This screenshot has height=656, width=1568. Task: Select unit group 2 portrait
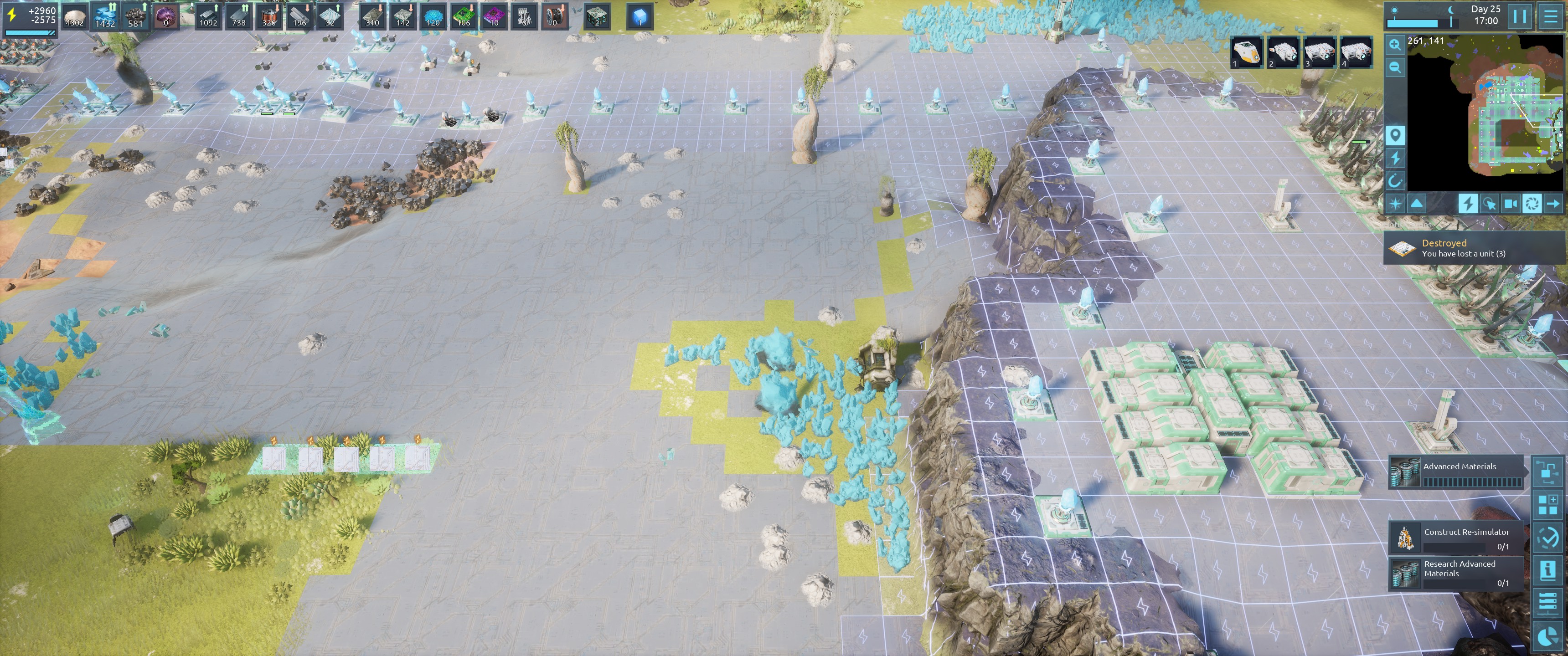tap(1283, 52)
